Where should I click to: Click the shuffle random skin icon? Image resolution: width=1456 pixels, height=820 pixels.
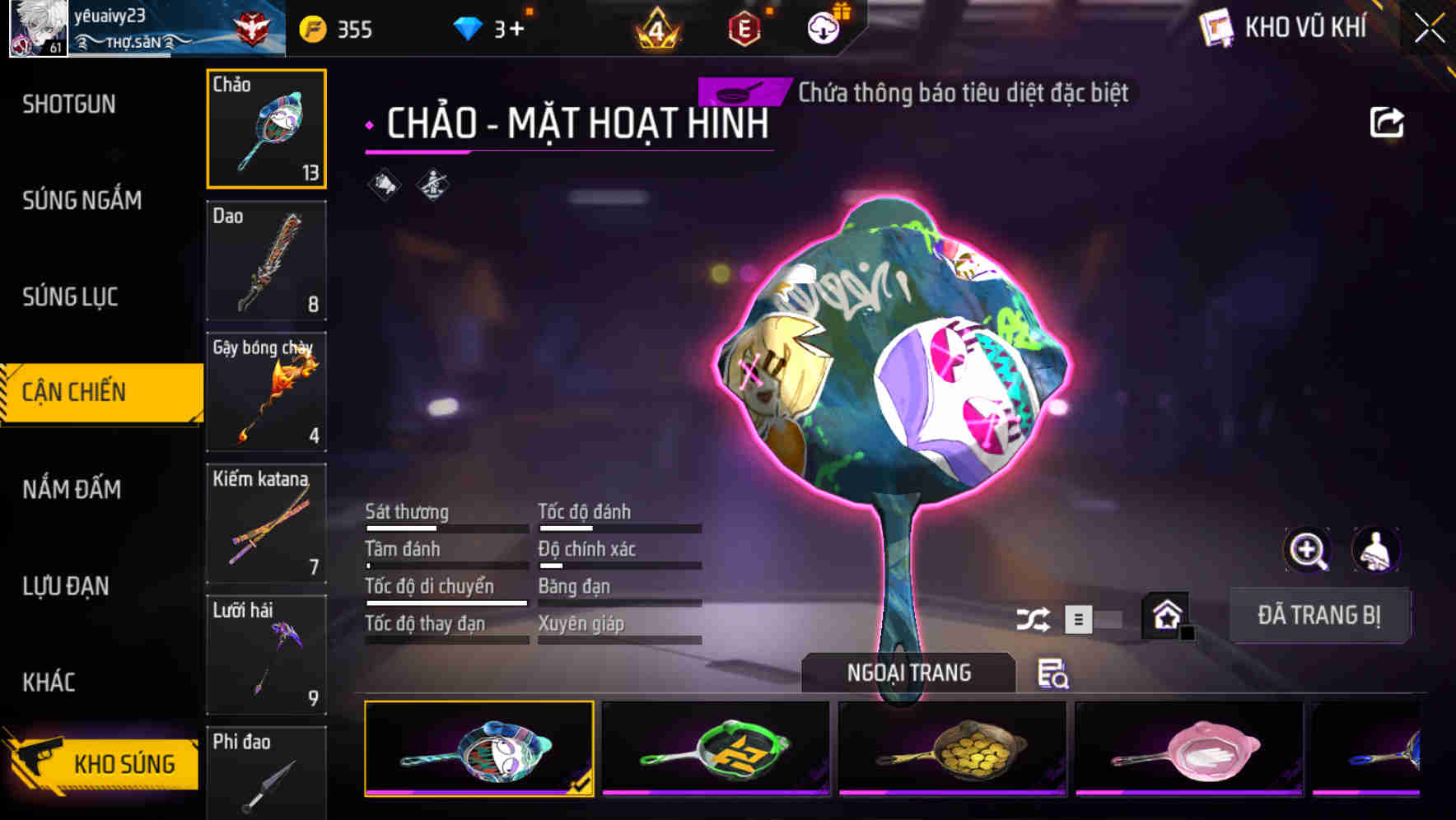[1033, 617]
